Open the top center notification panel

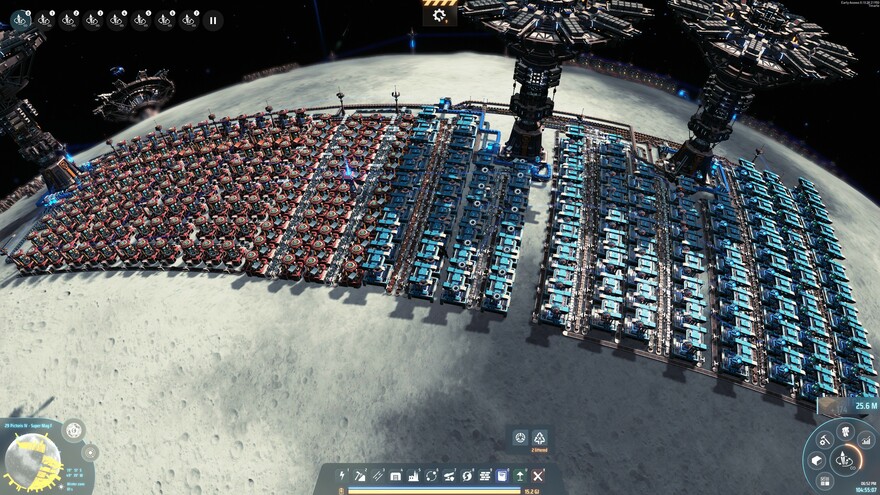coord(440,15)
